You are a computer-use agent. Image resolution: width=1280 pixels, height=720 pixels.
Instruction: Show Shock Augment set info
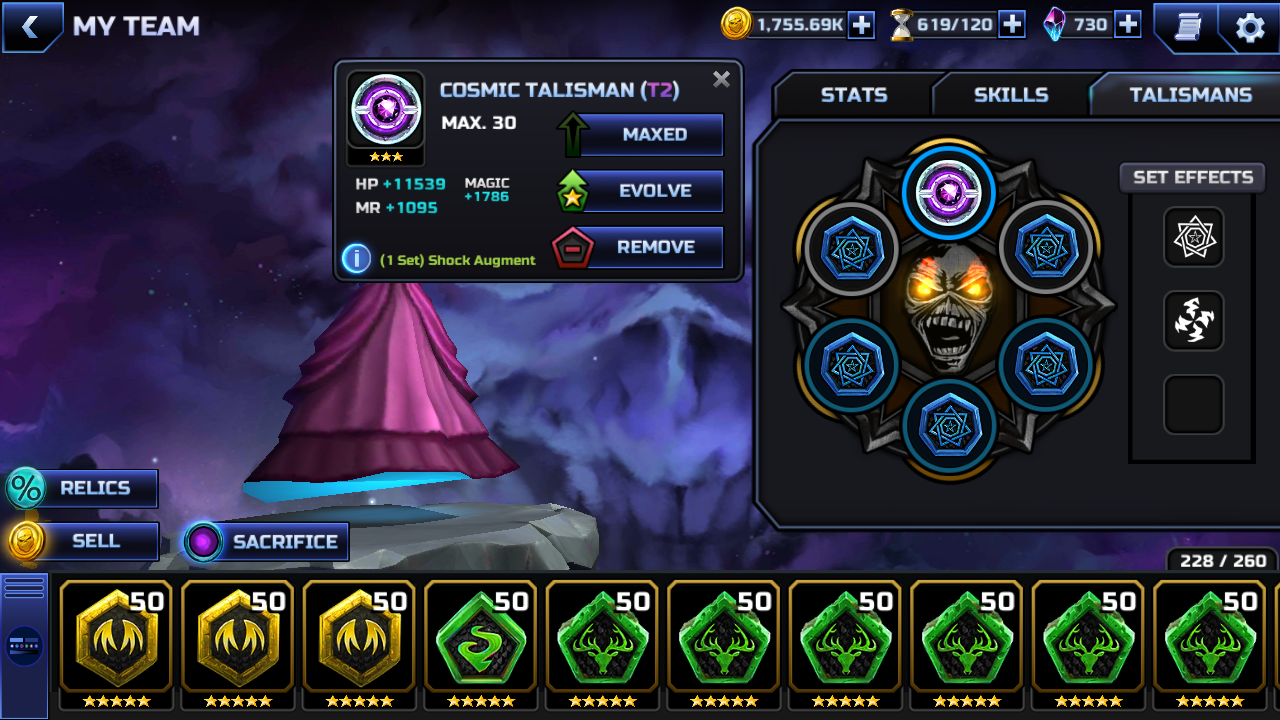pos(356,259)
